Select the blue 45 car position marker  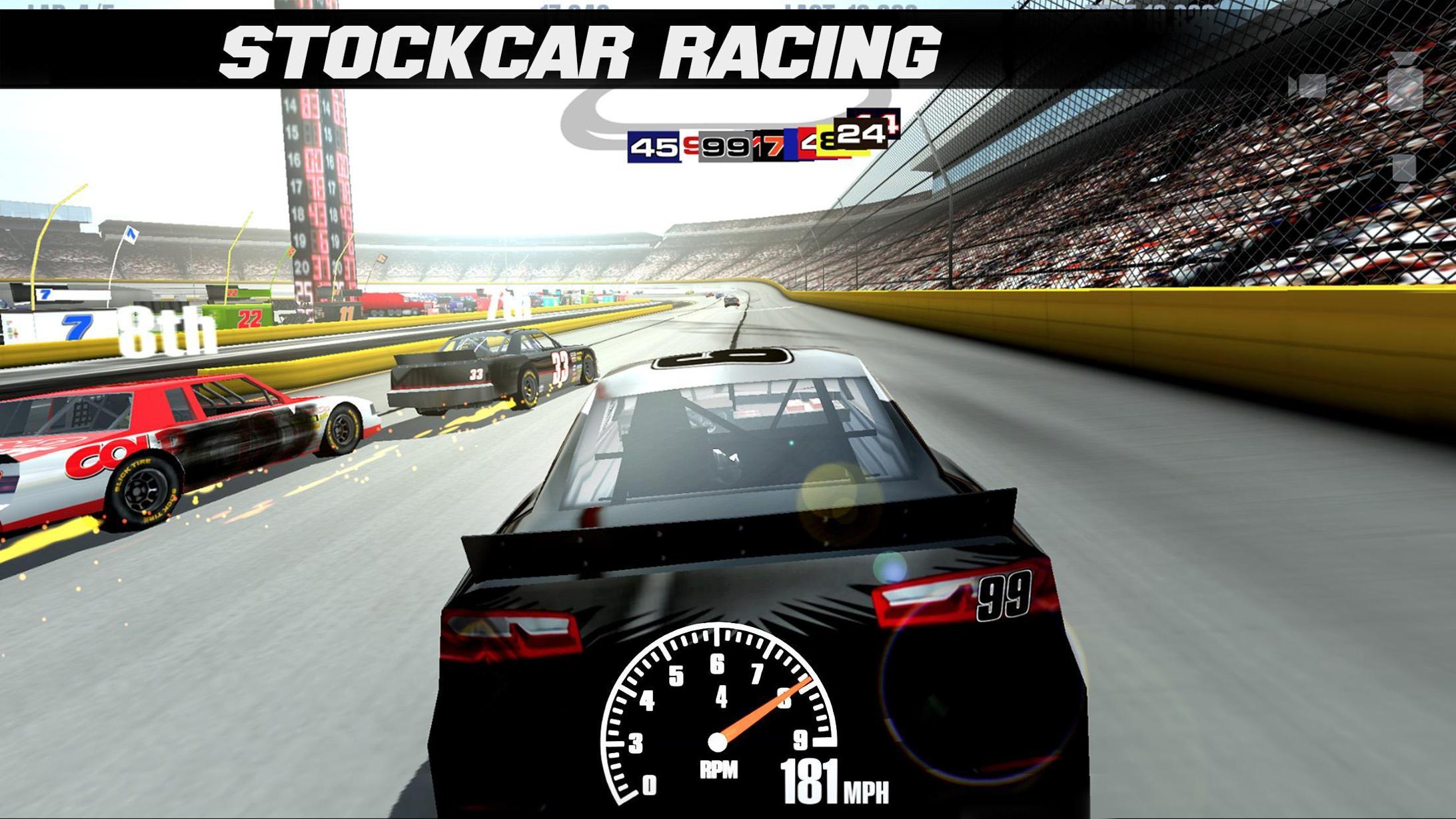click(x=653, y=147)
